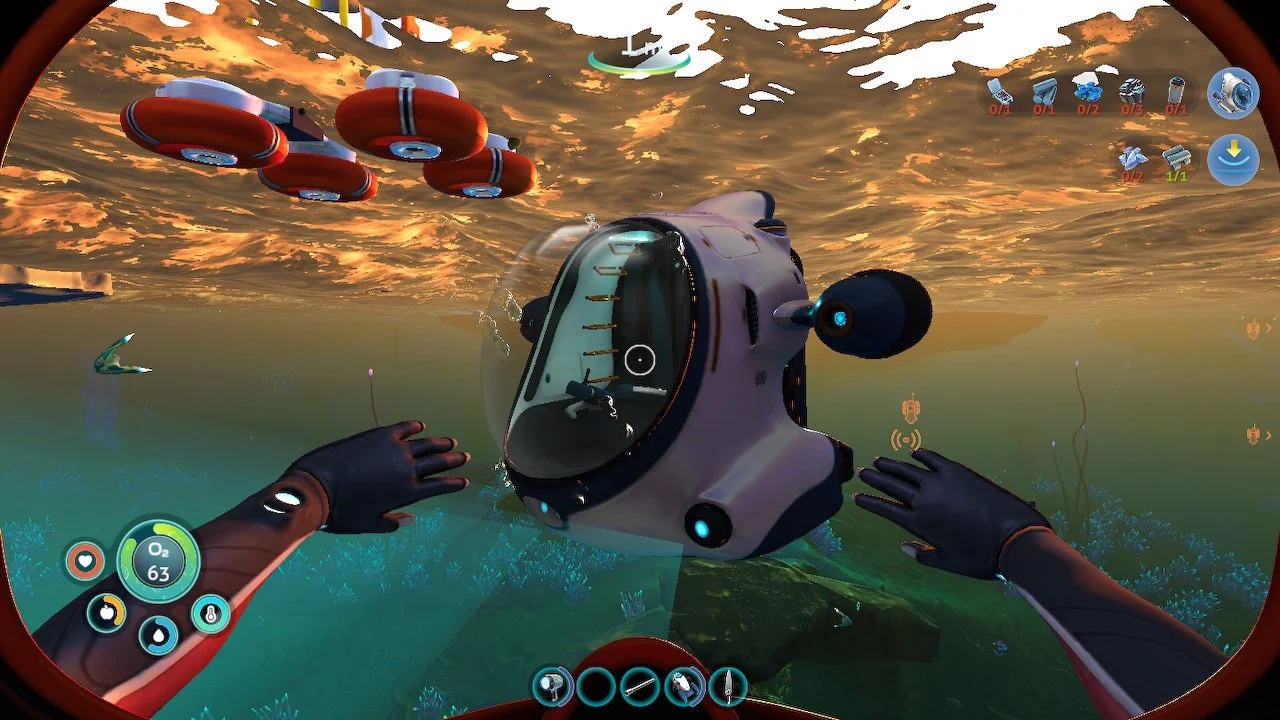1280x720 pixels.
Task: Select the metal rod tool hotbar slot
Action: [639, 686]
